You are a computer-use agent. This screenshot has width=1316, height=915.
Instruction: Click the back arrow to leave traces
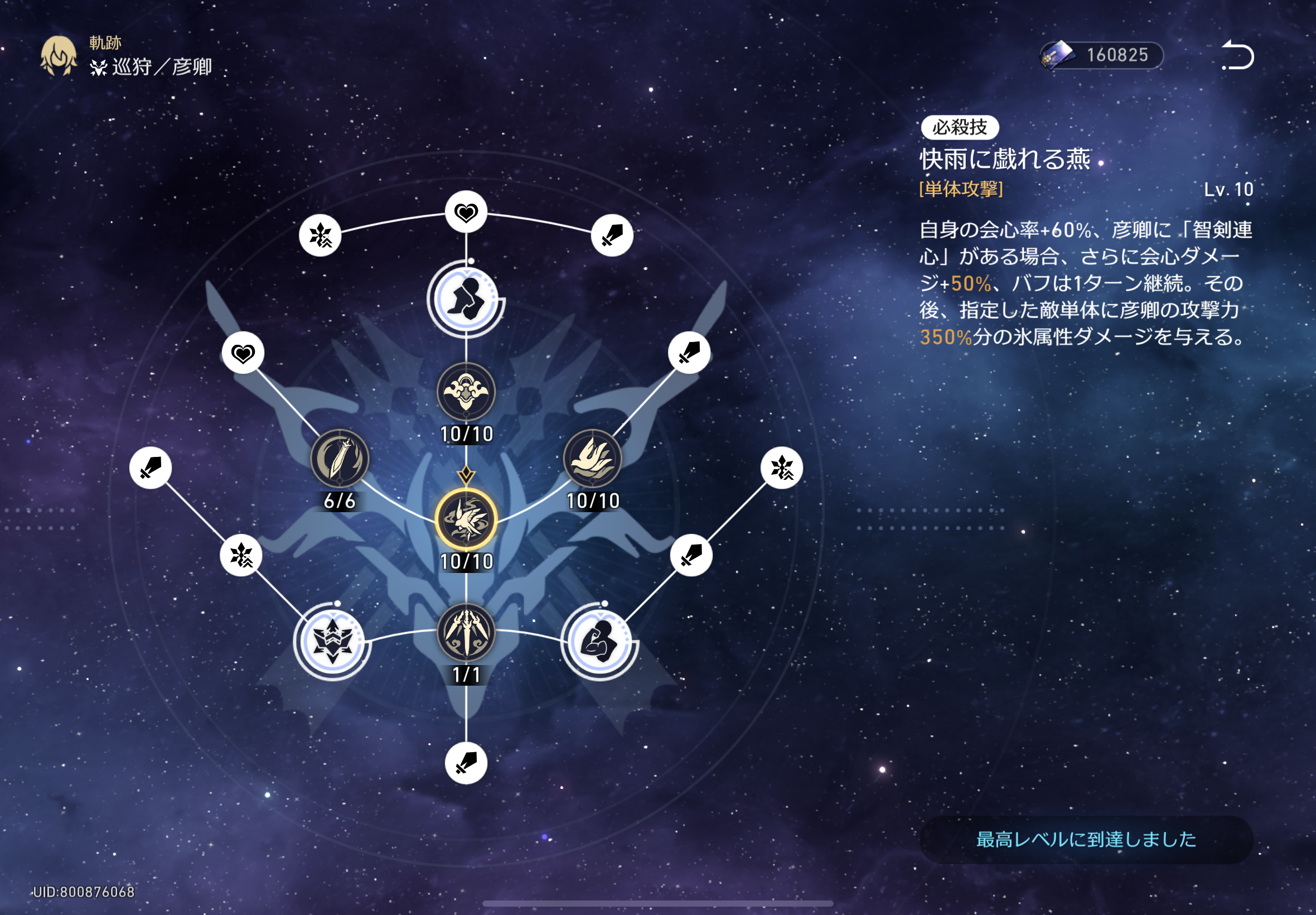click(1237, 56)
